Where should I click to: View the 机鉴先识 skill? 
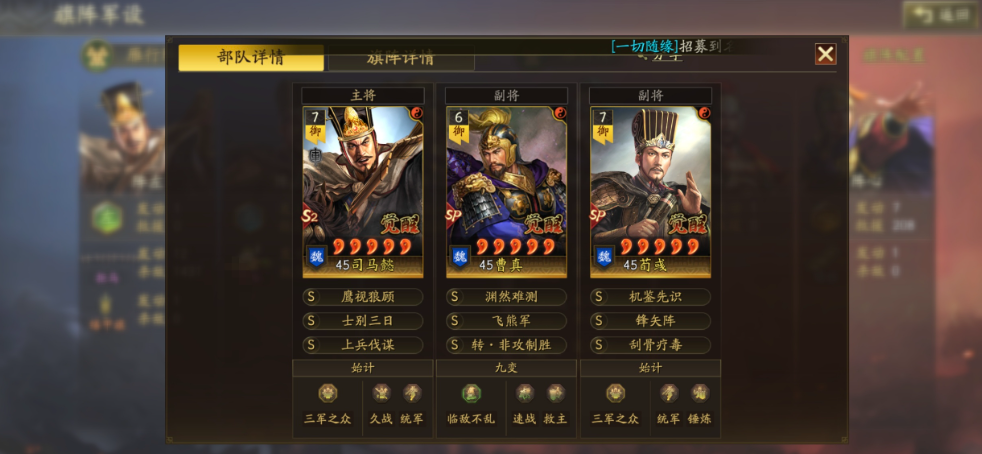coord(650,297)
